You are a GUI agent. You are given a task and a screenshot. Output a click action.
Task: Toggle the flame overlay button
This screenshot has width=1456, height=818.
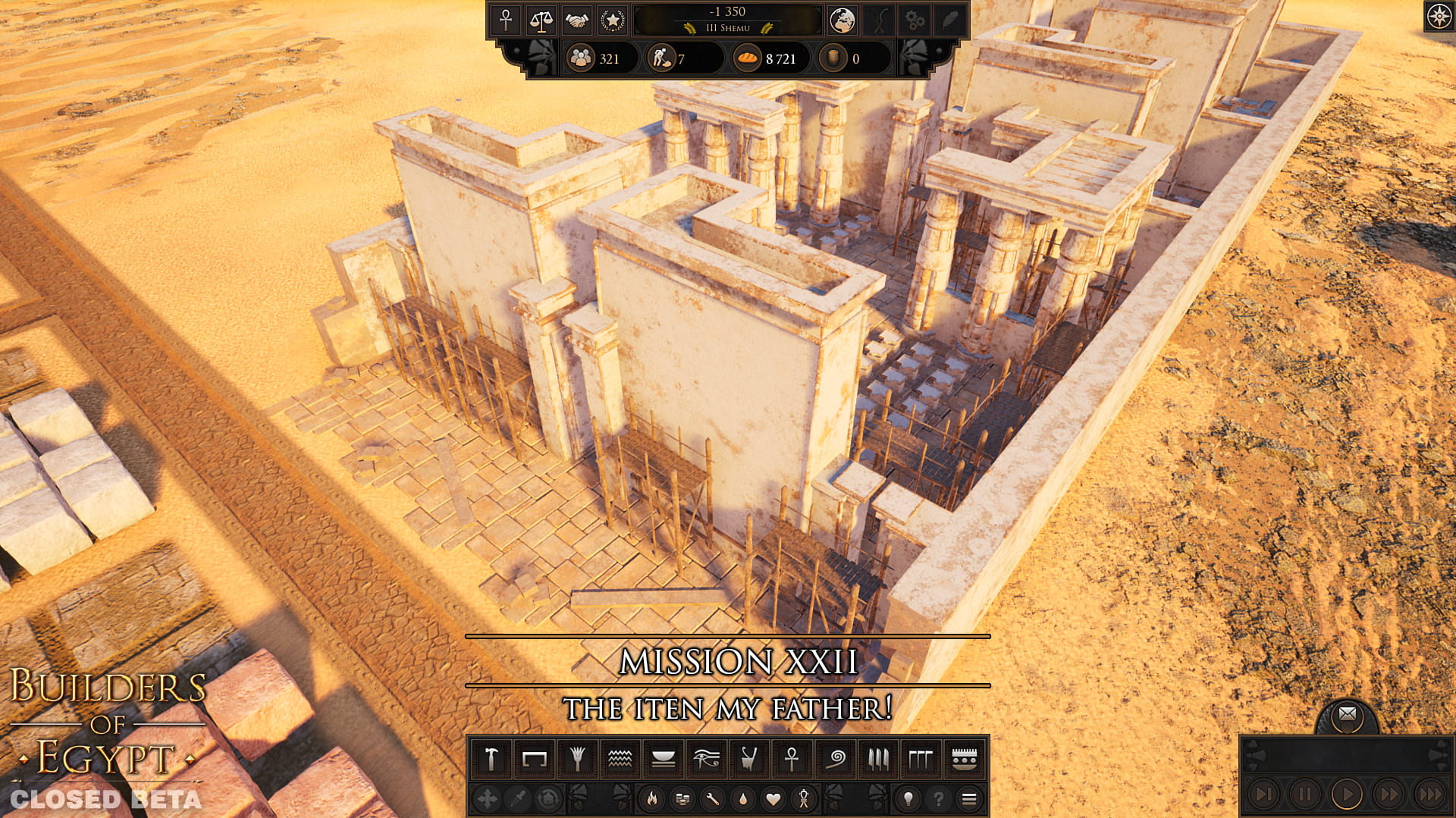tap(652, 798)
